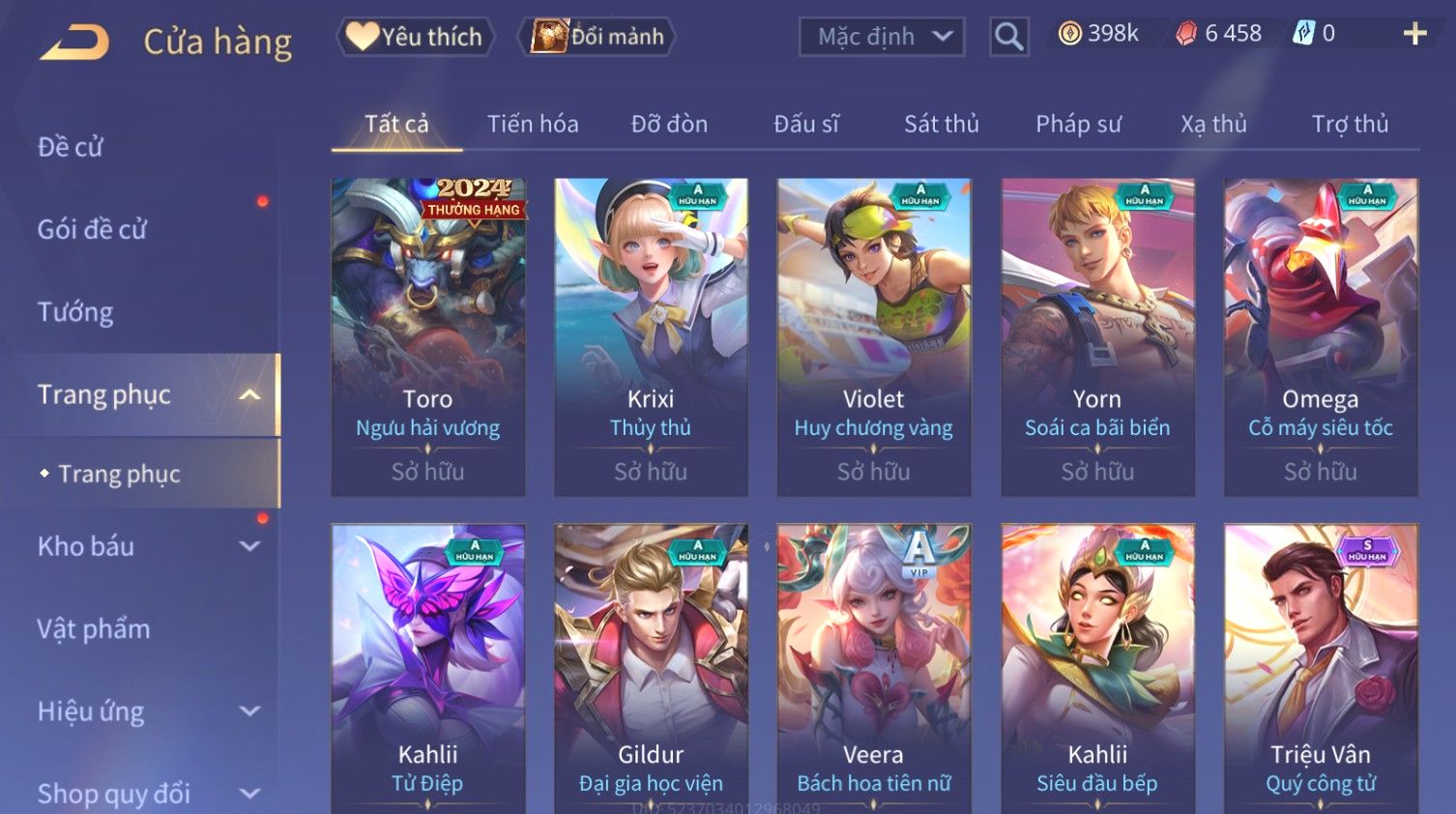This screenshot has width=1456, height=814.
Task: Open the Đổi mảnh exchange
Action: tap(597, 37)
